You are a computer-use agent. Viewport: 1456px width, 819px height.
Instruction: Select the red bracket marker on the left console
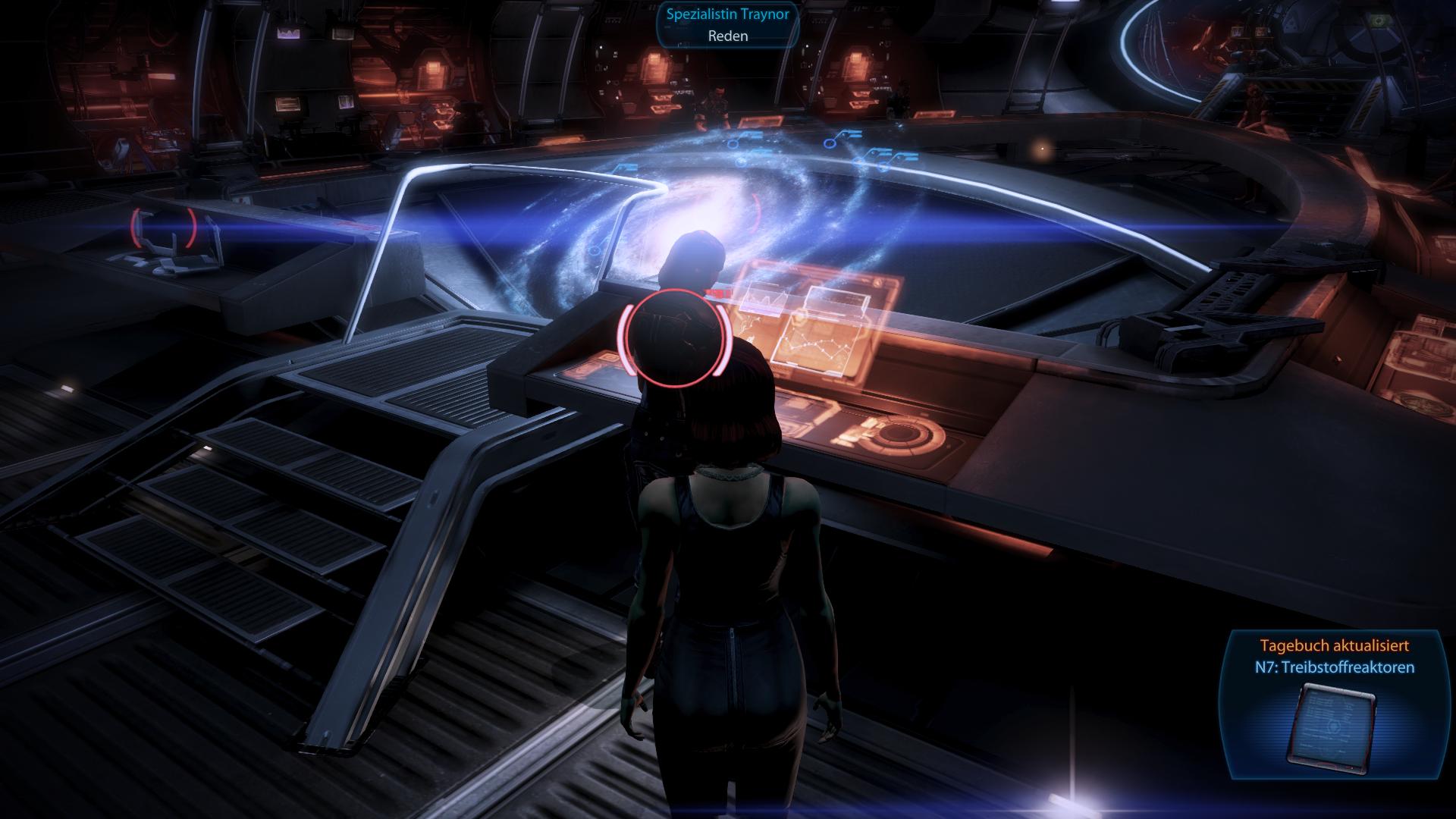pyautogui.click(x=163, y=227)
